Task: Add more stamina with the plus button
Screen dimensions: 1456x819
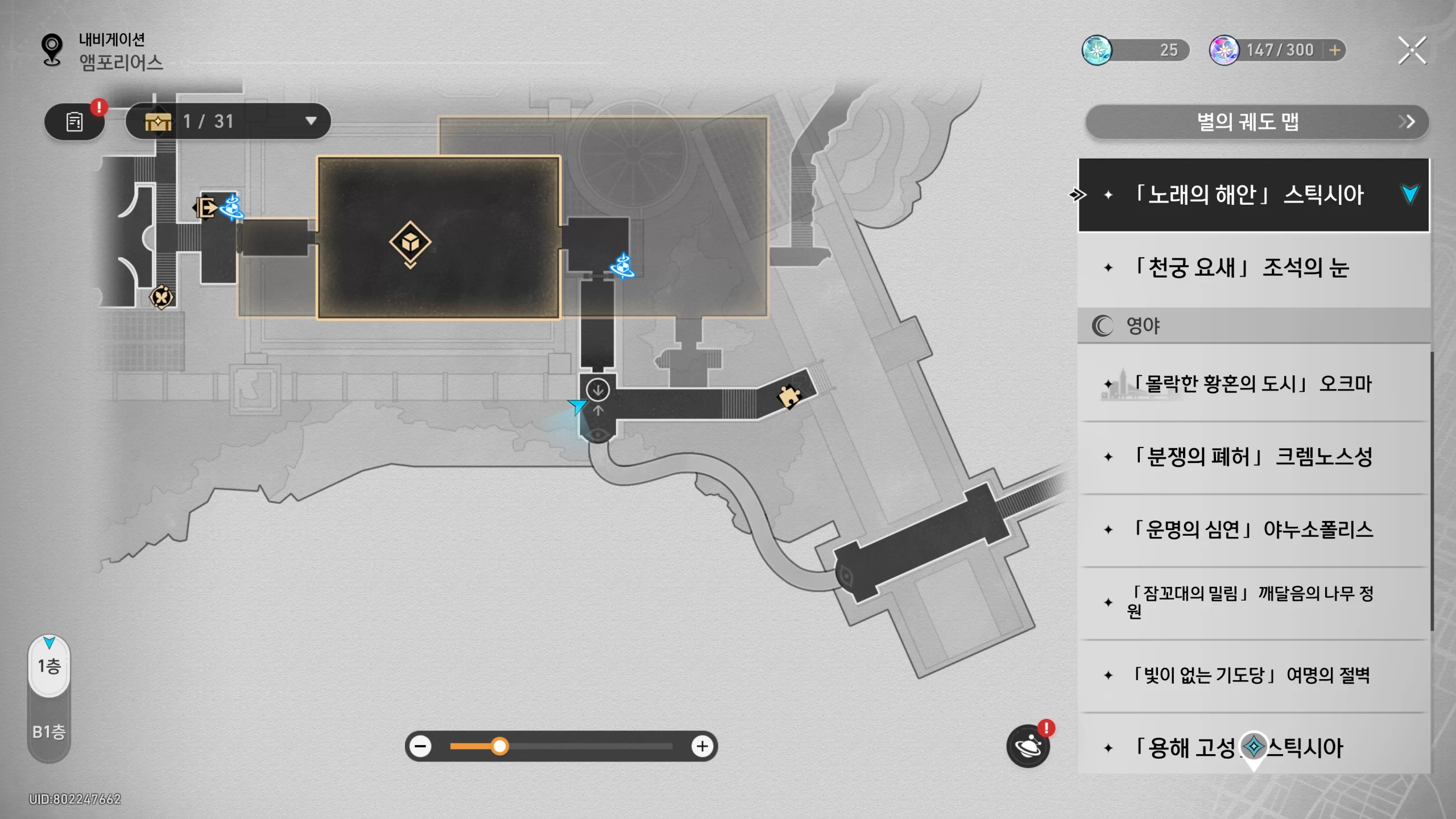Action: (x=1334, y=51)
